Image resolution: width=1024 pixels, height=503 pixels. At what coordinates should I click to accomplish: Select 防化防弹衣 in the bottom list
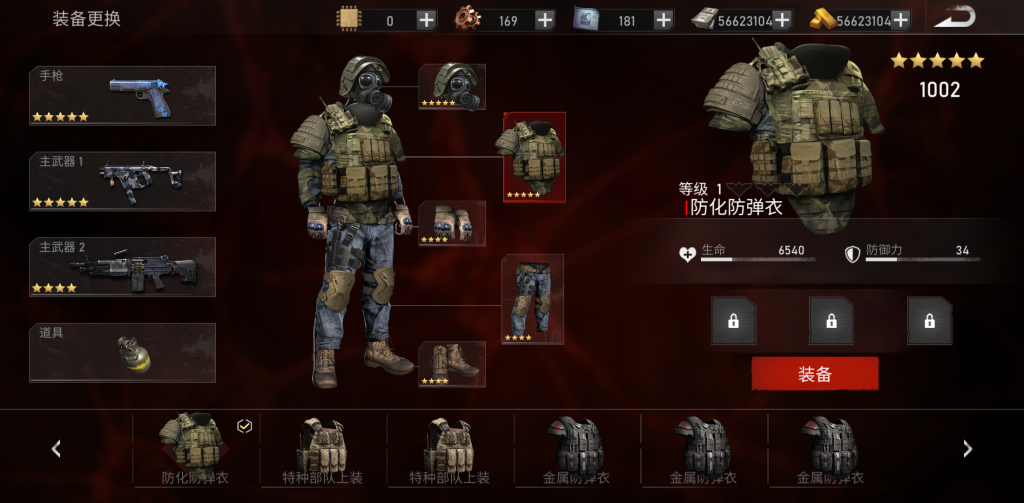[195, 449]
